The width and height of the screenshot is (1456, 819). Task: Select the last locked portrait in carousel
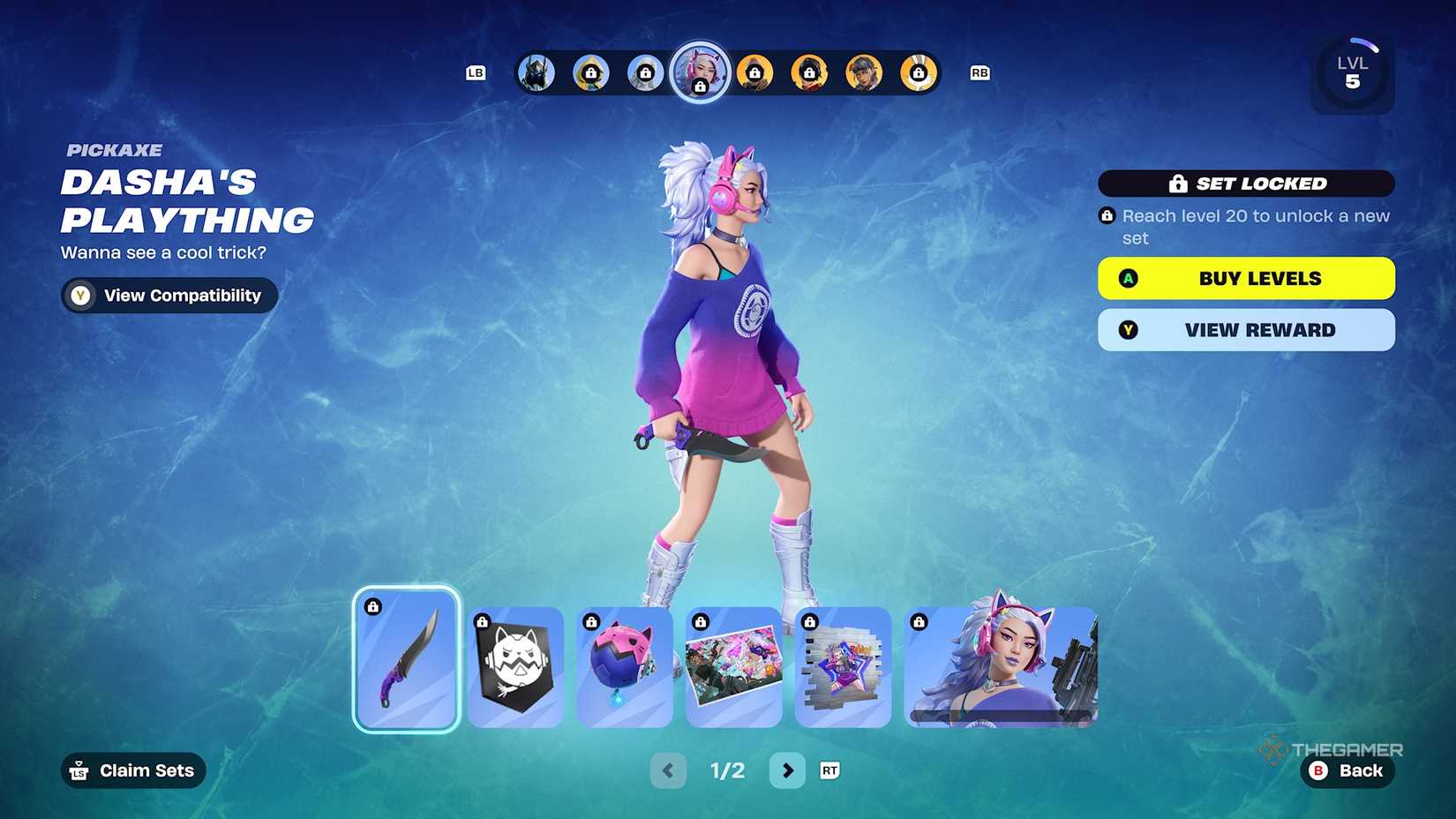[918, 72]
